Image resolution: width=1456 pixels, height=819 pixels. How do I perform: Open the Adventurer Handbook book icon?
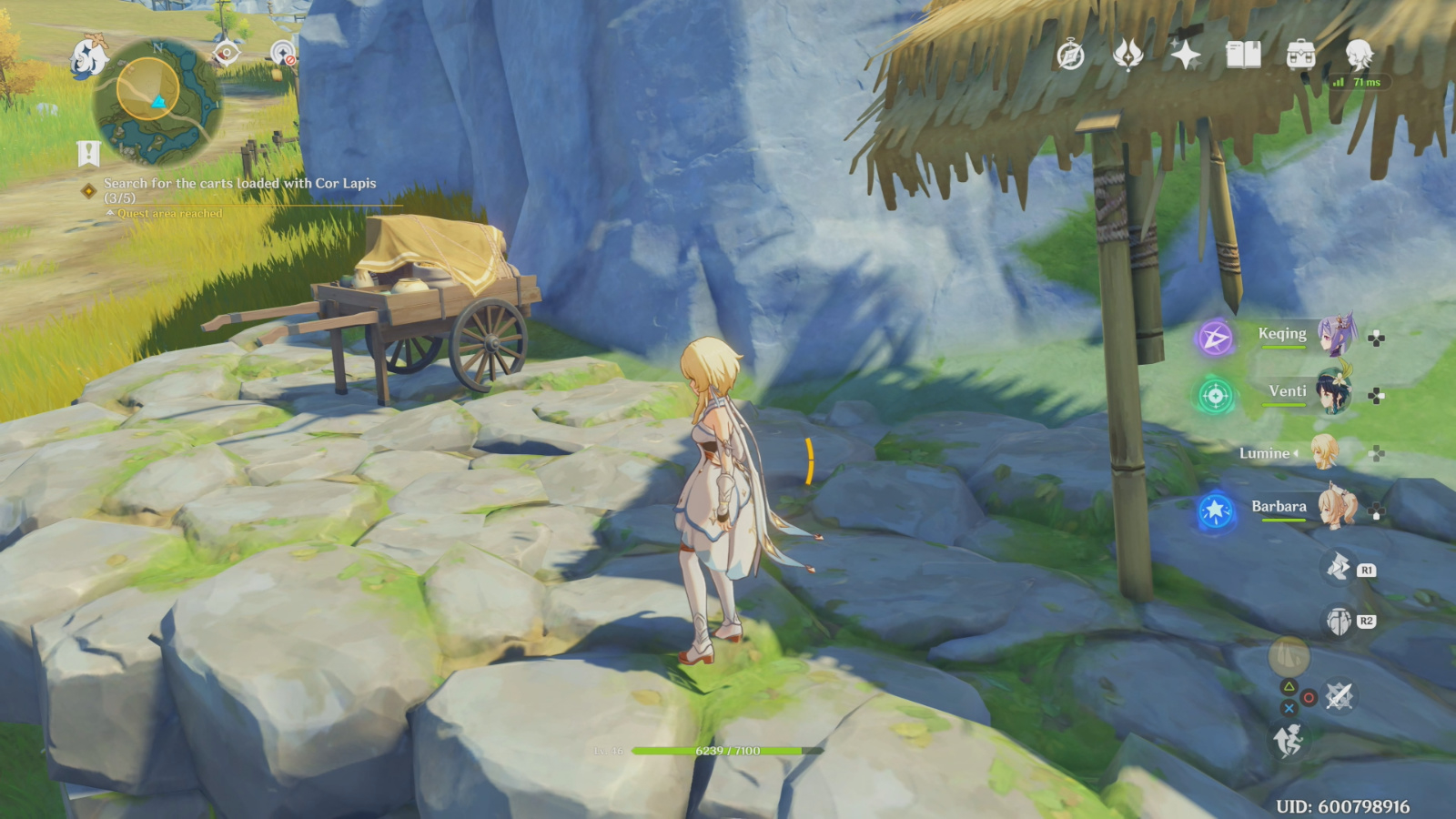[x=1243, y=56]
